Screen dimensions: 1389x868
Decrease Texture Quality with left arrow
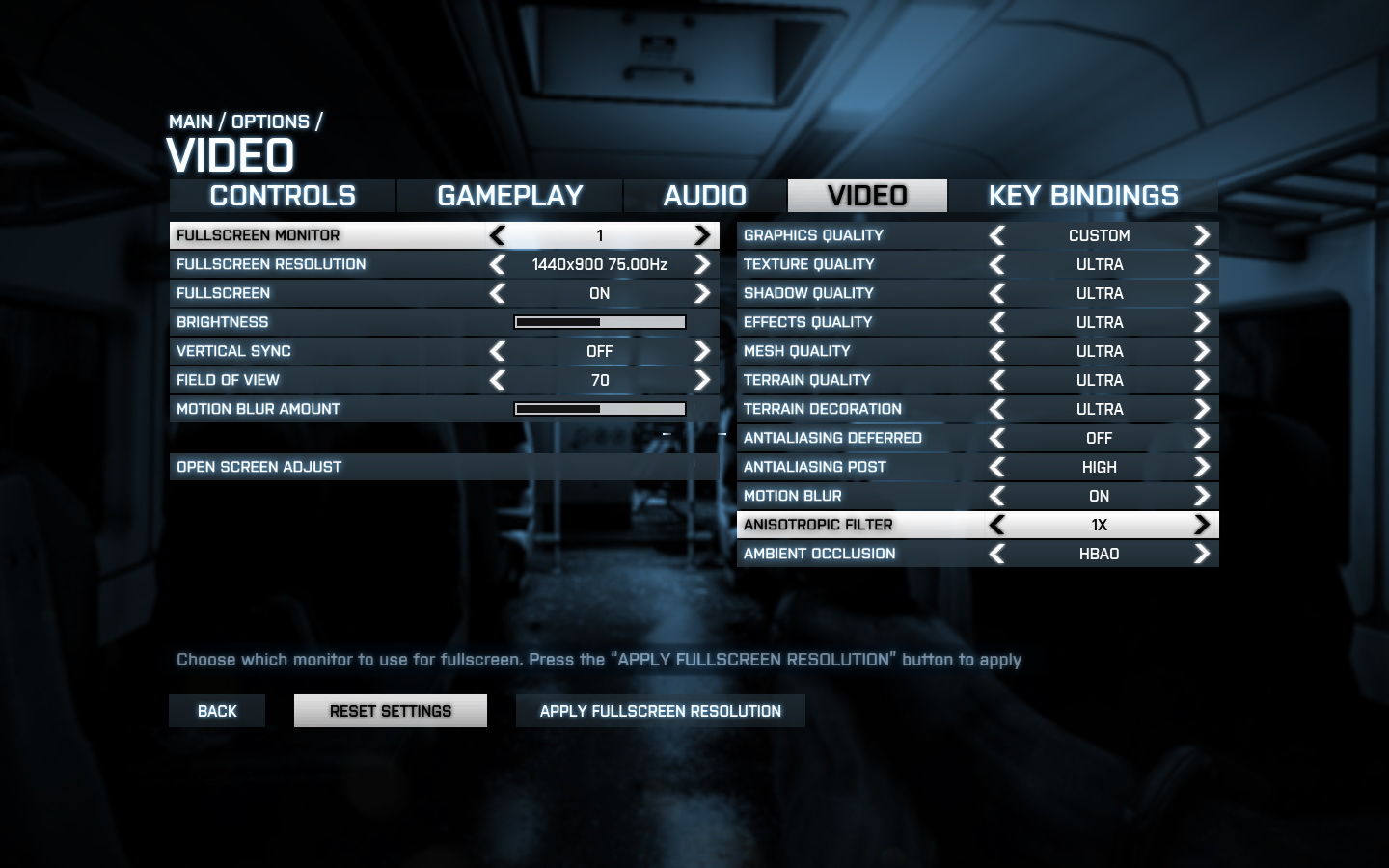coord(997,264)
